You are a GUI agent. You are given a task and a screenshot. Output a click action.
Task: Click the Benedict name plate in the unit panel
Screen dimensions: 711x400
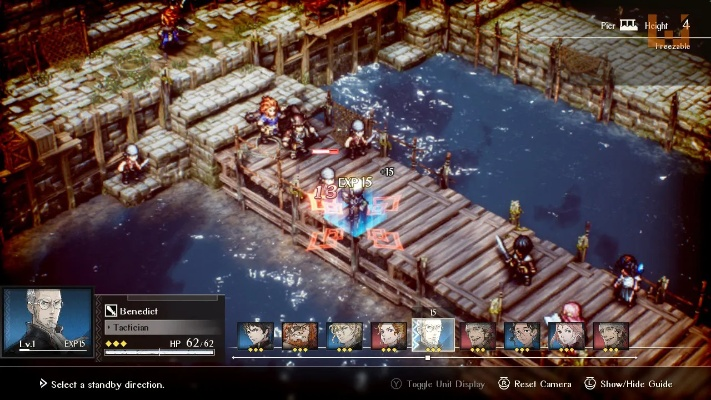160,311
